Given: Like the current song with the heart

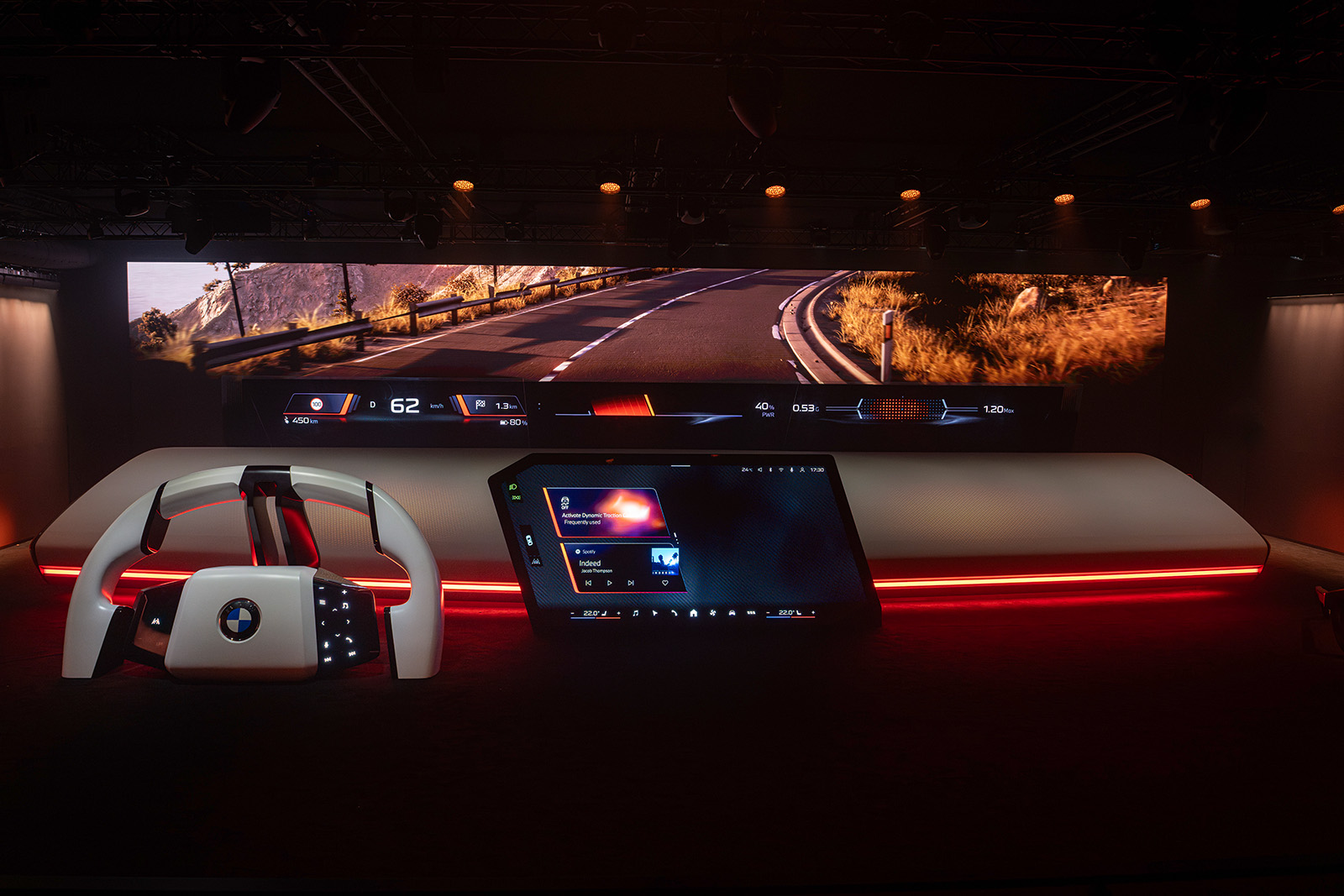Looking at the screenshot, I should click(x=665, y=583).
